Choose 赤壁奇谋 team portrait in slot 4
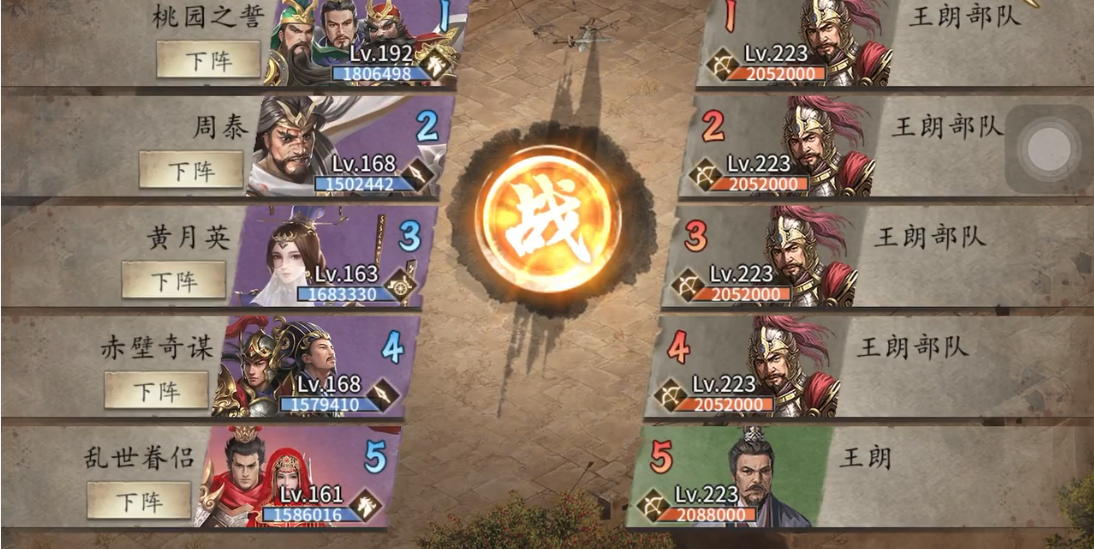 pyautogui.click(x=285, y=365)
